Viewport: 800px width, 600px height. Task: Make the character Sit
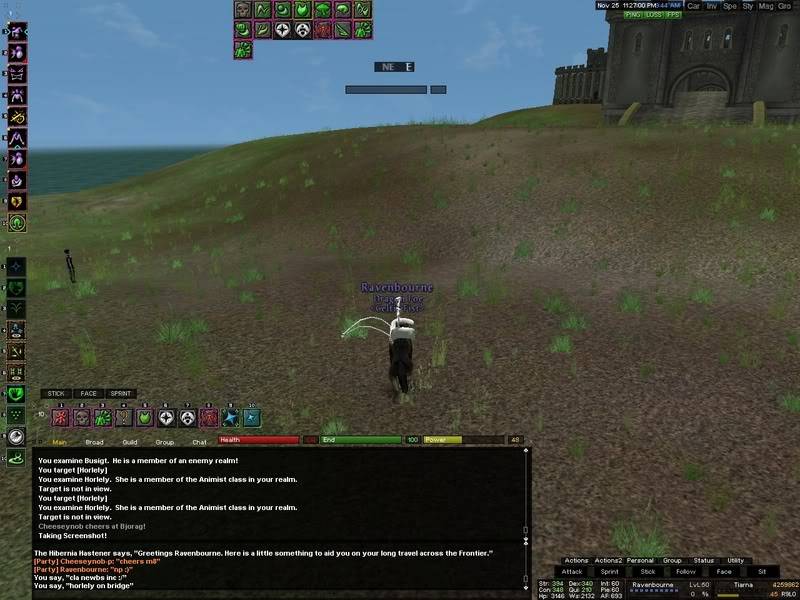click(x=761, y=572)
